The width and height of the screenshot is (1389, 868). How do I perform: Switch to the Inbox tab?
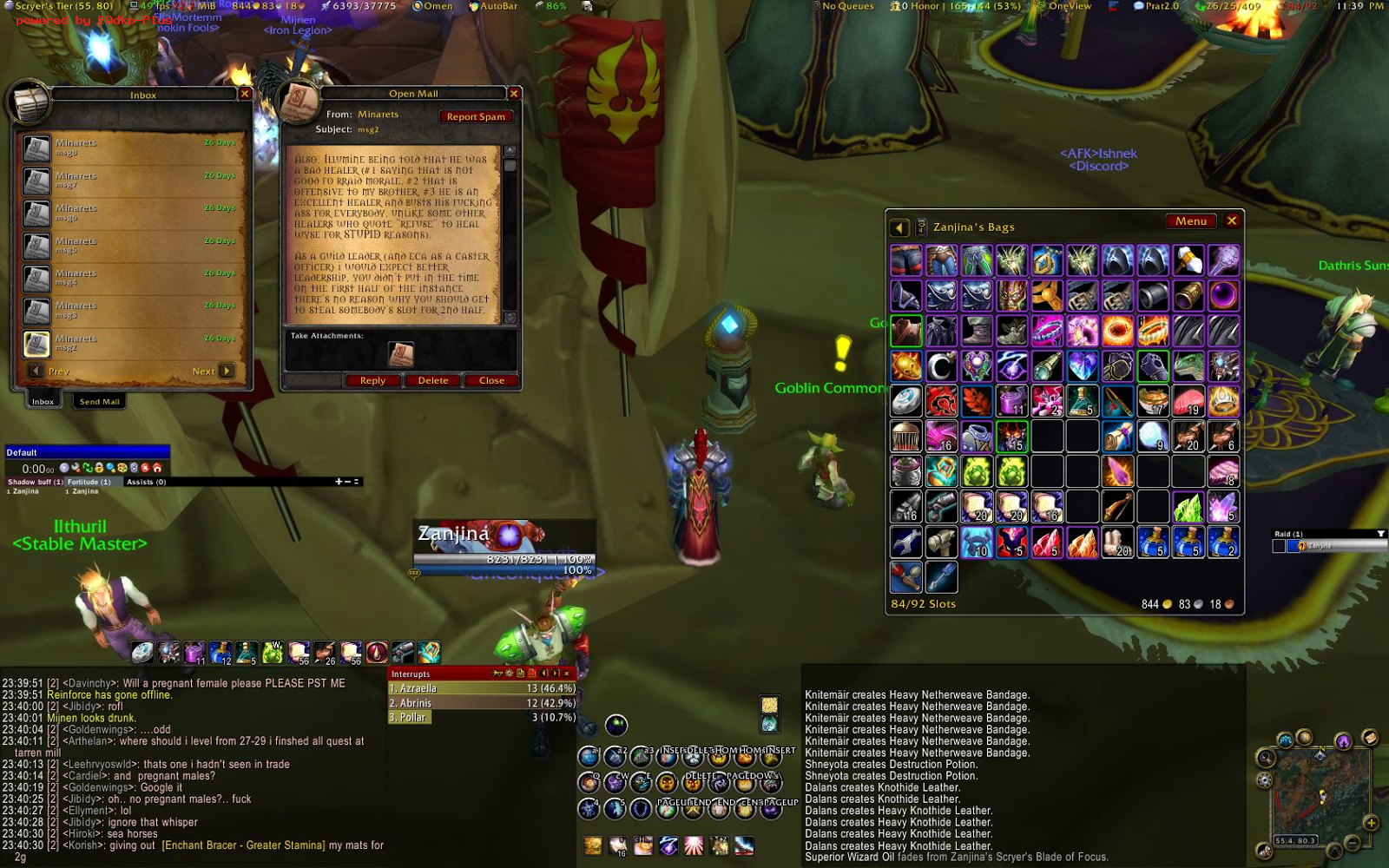pos(42,401)
